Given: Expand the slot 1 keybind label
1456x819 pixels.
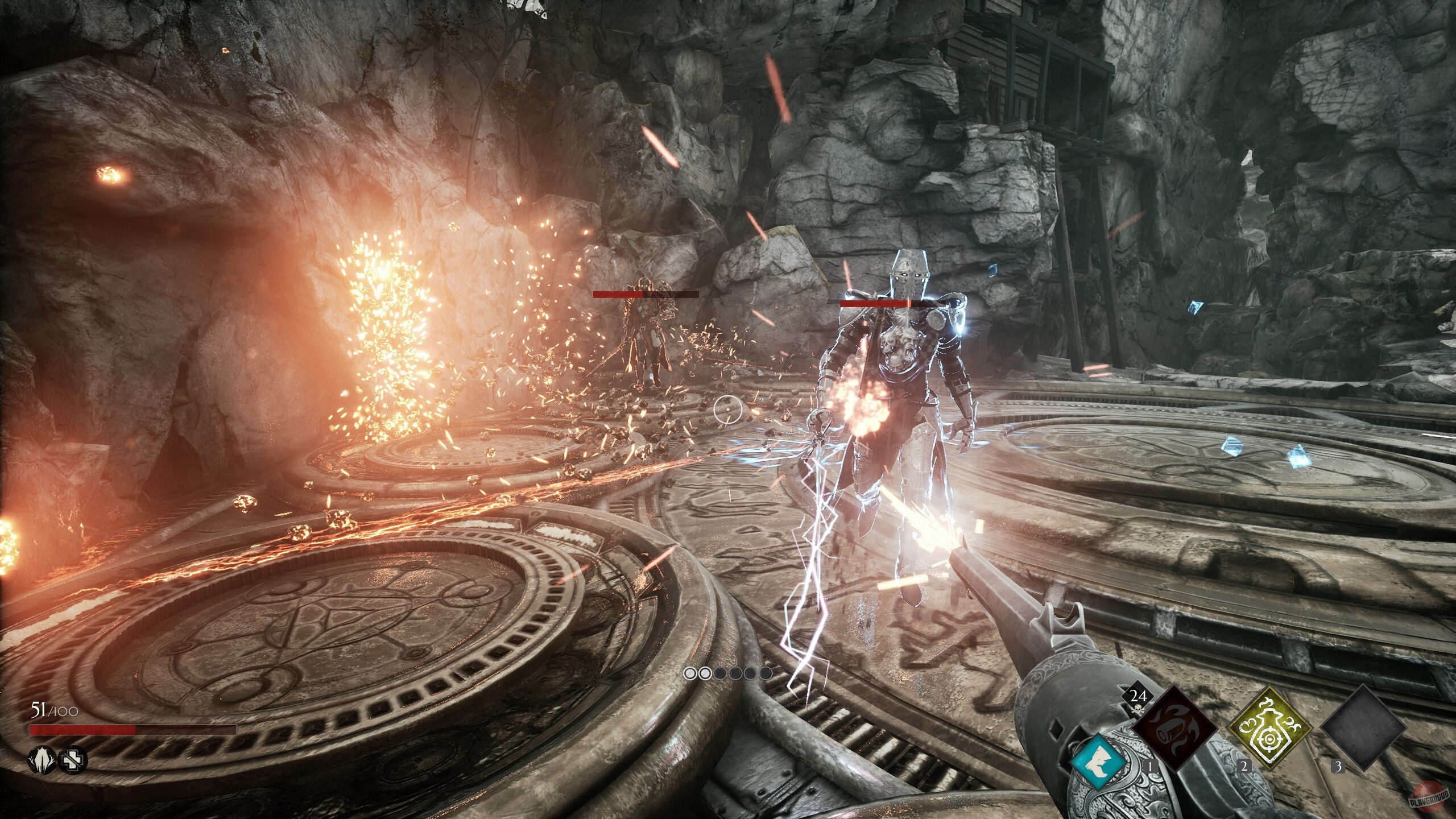Looking at the screenshot, I should point(1151,766).
